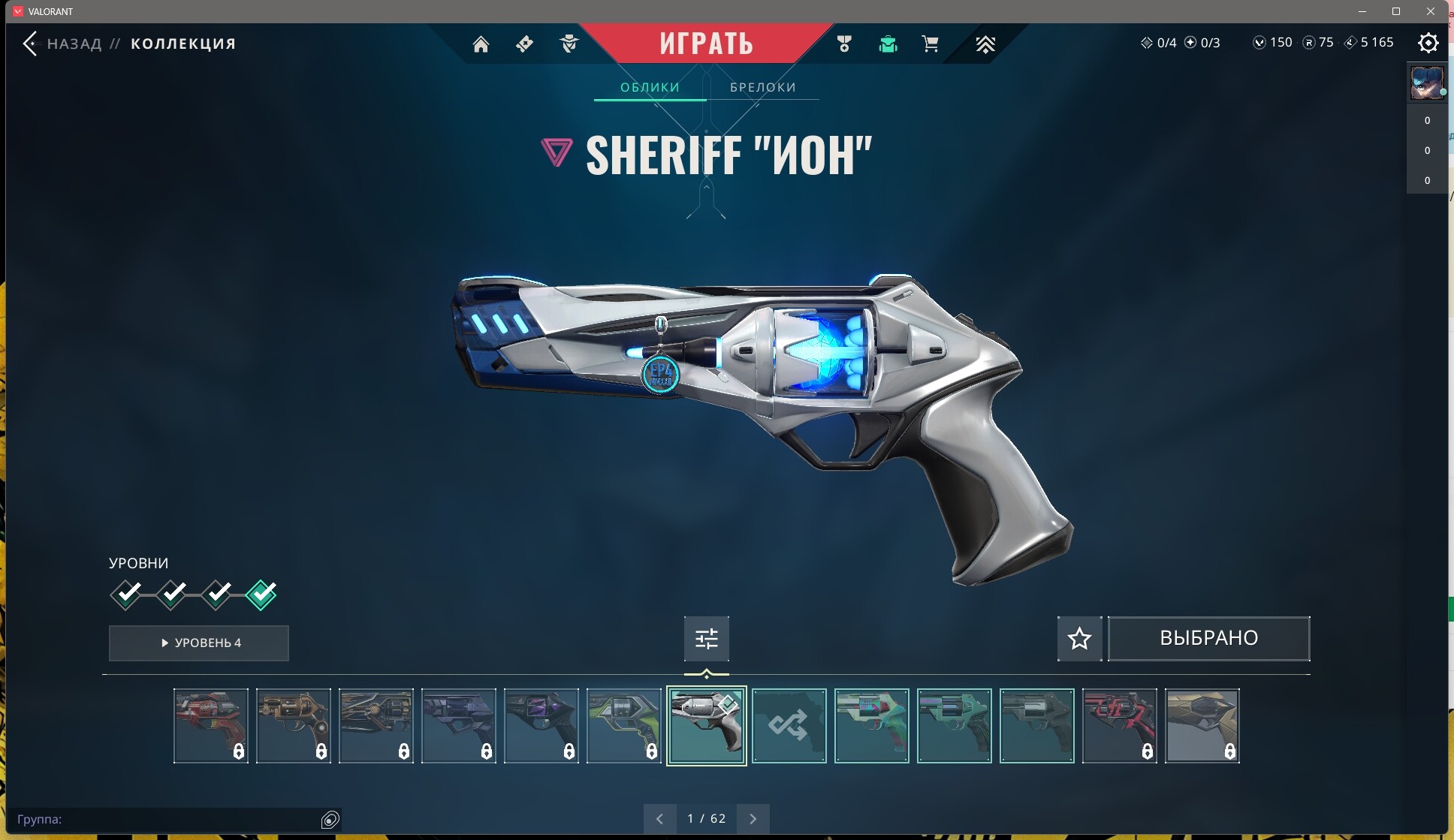Screen dimensions: 1454x840
Task: Select the fourth level checkmark diamond
Action: (261, 595)
